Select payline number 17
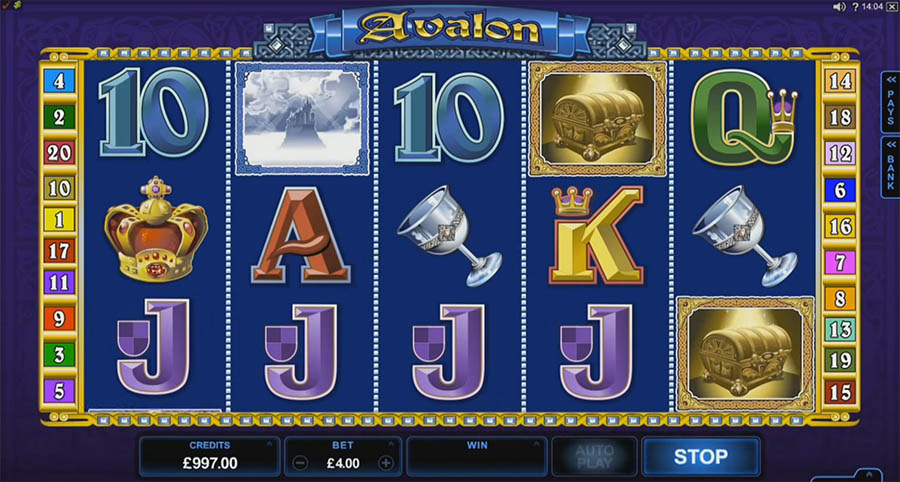The height and width of the screenshot is (482, 900). coord(58,251)
